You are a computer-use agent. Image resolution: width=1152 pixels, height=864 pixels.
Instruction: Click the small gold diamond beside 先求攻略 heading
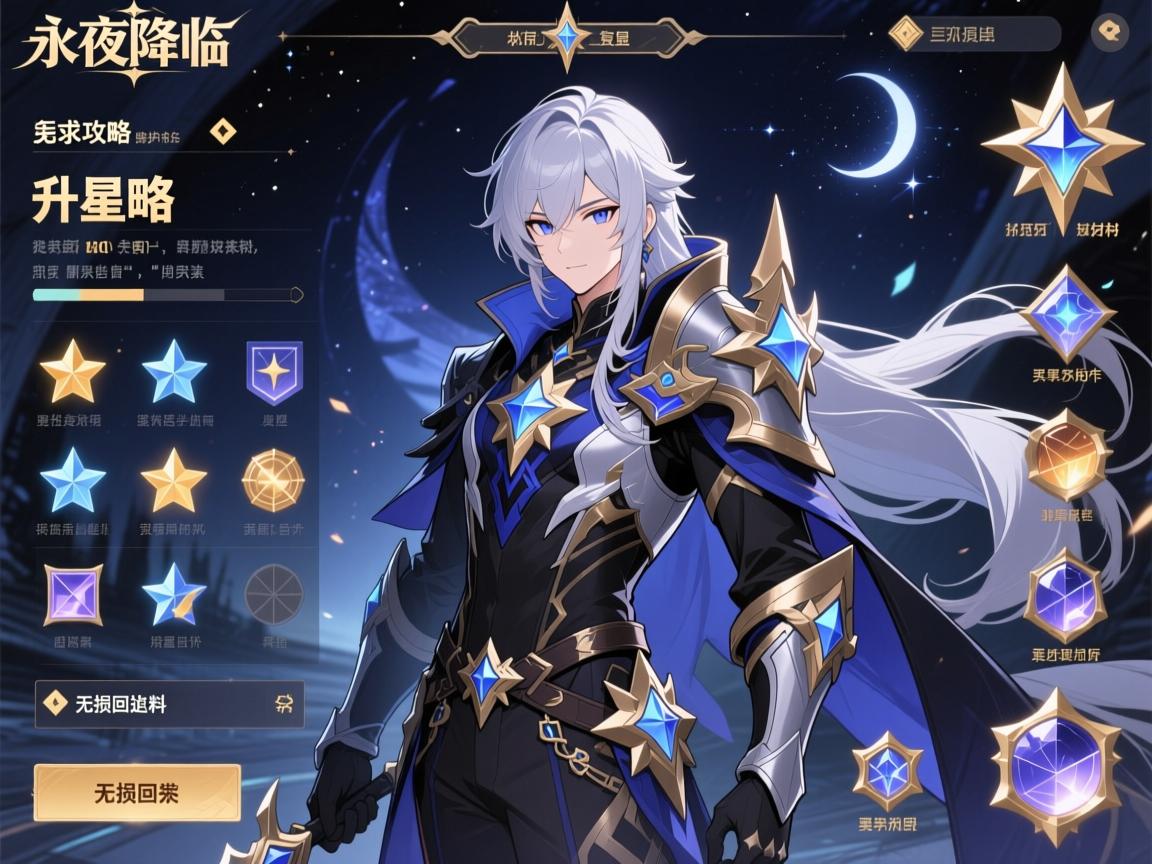222,132
